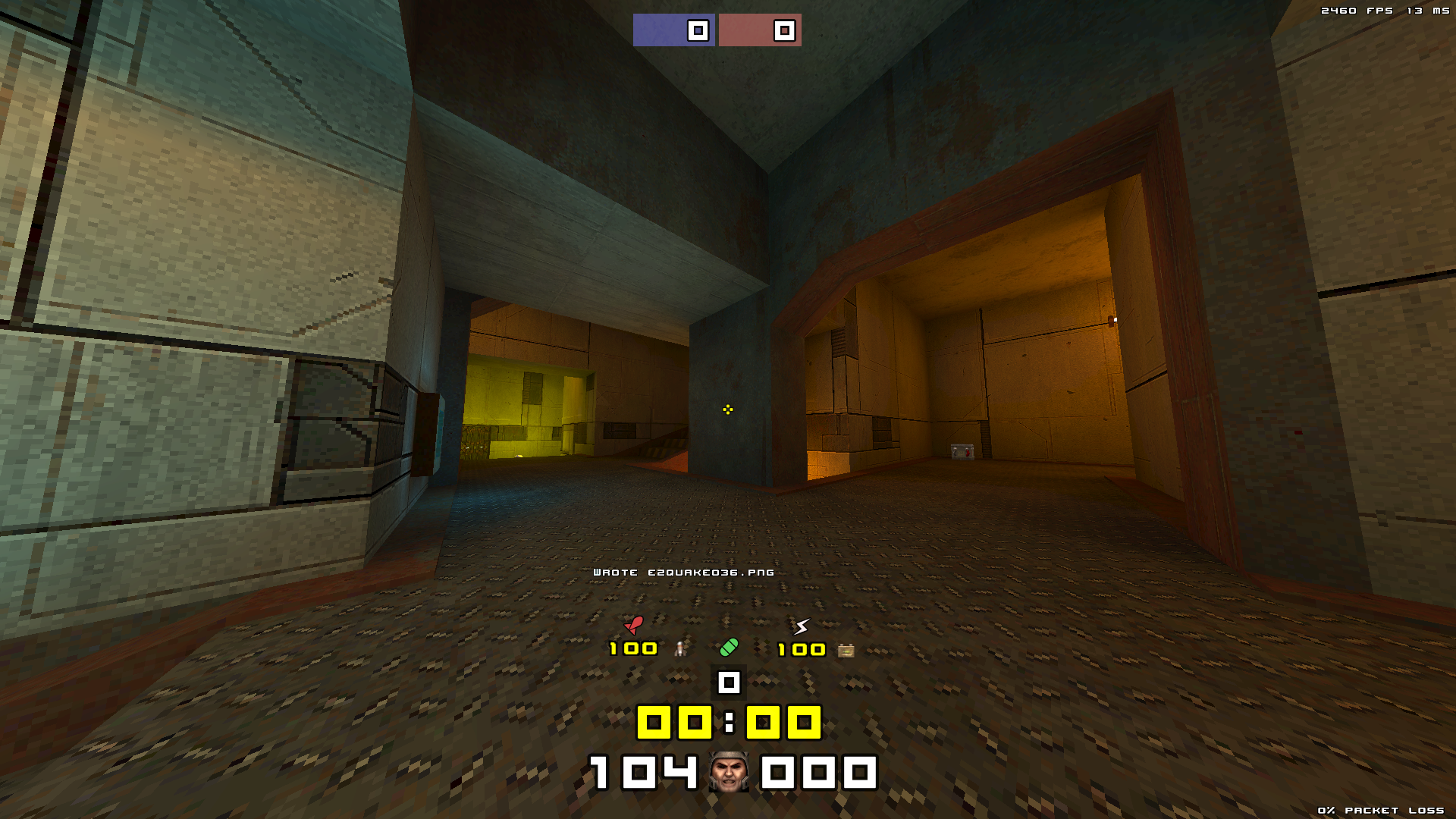Click the cells ammo box icon

(x=846, y=650)
